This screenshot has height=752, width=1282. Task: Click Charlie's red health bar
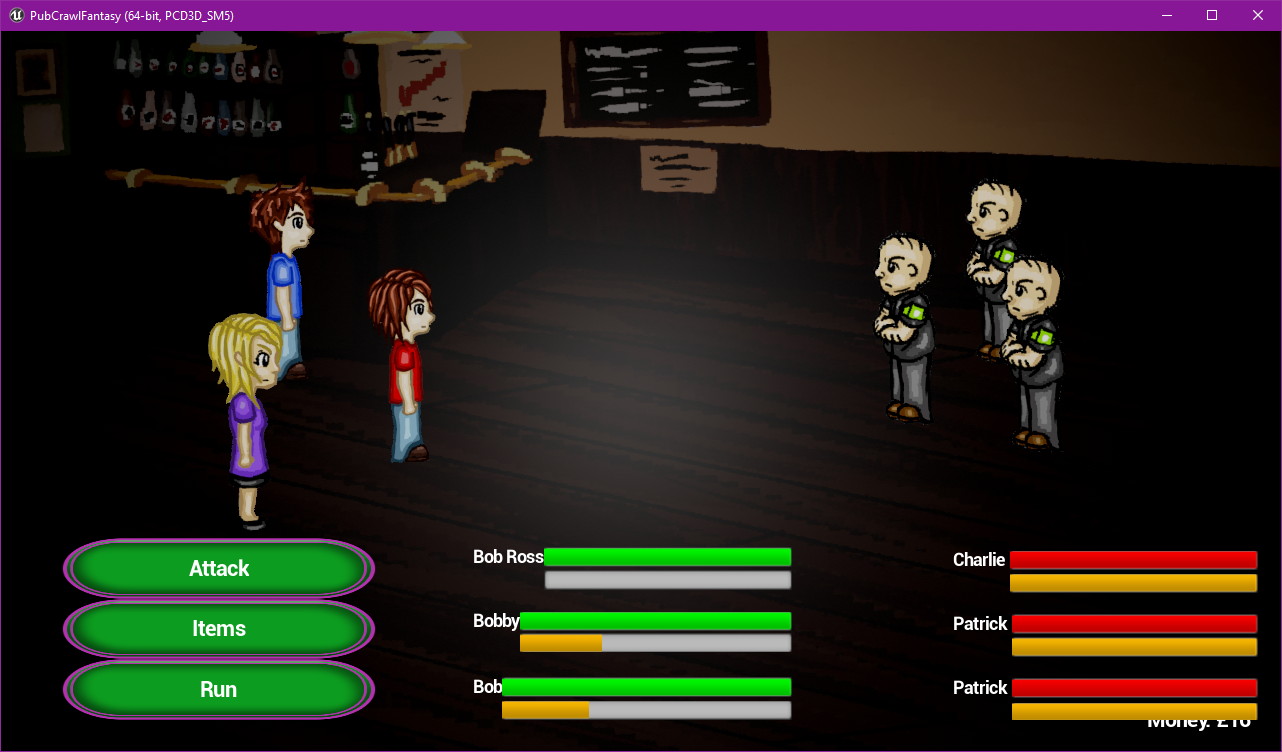pyautogui.click(x=1133, y=559)
